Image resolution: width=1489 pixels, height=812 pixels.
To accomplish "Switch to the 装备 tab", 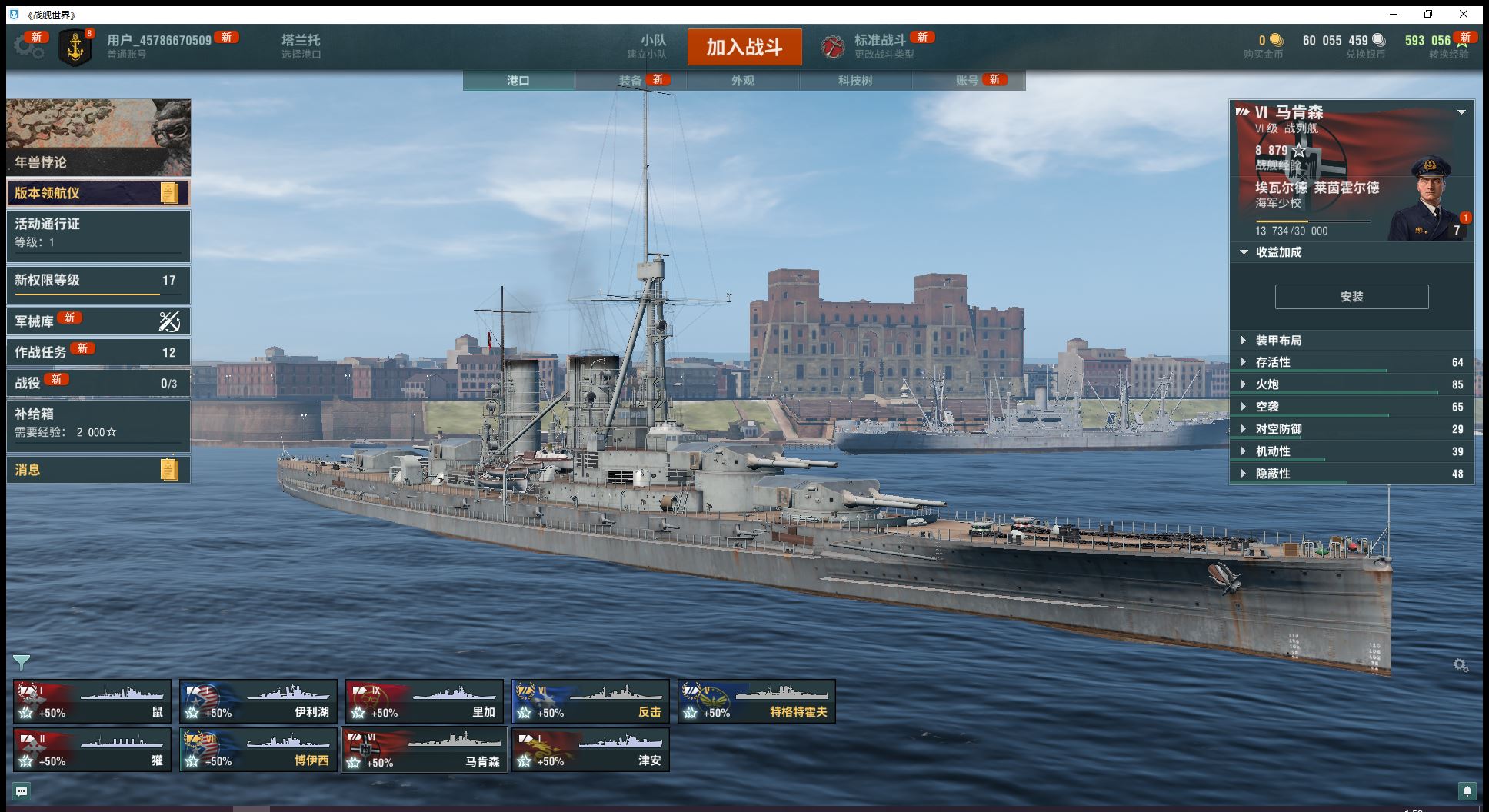I will pyautogui.click(x=631, y=81).
